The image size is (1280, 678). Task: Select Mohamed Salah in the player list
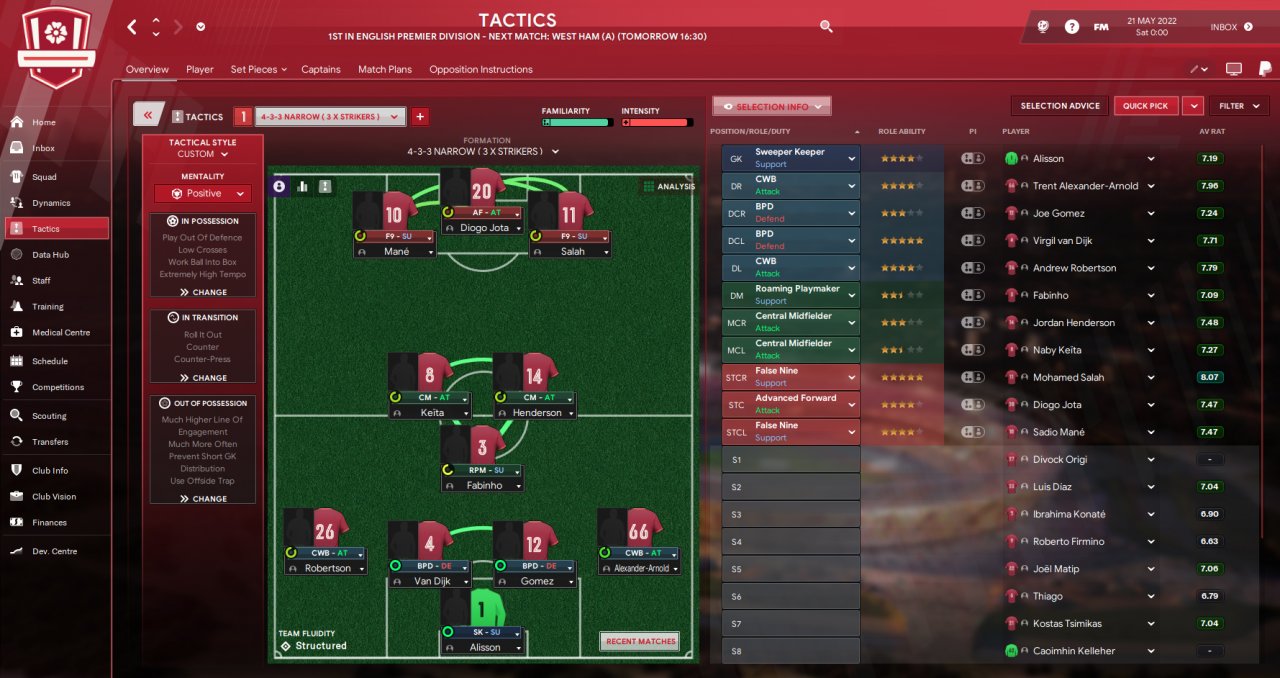point(1068,377)
